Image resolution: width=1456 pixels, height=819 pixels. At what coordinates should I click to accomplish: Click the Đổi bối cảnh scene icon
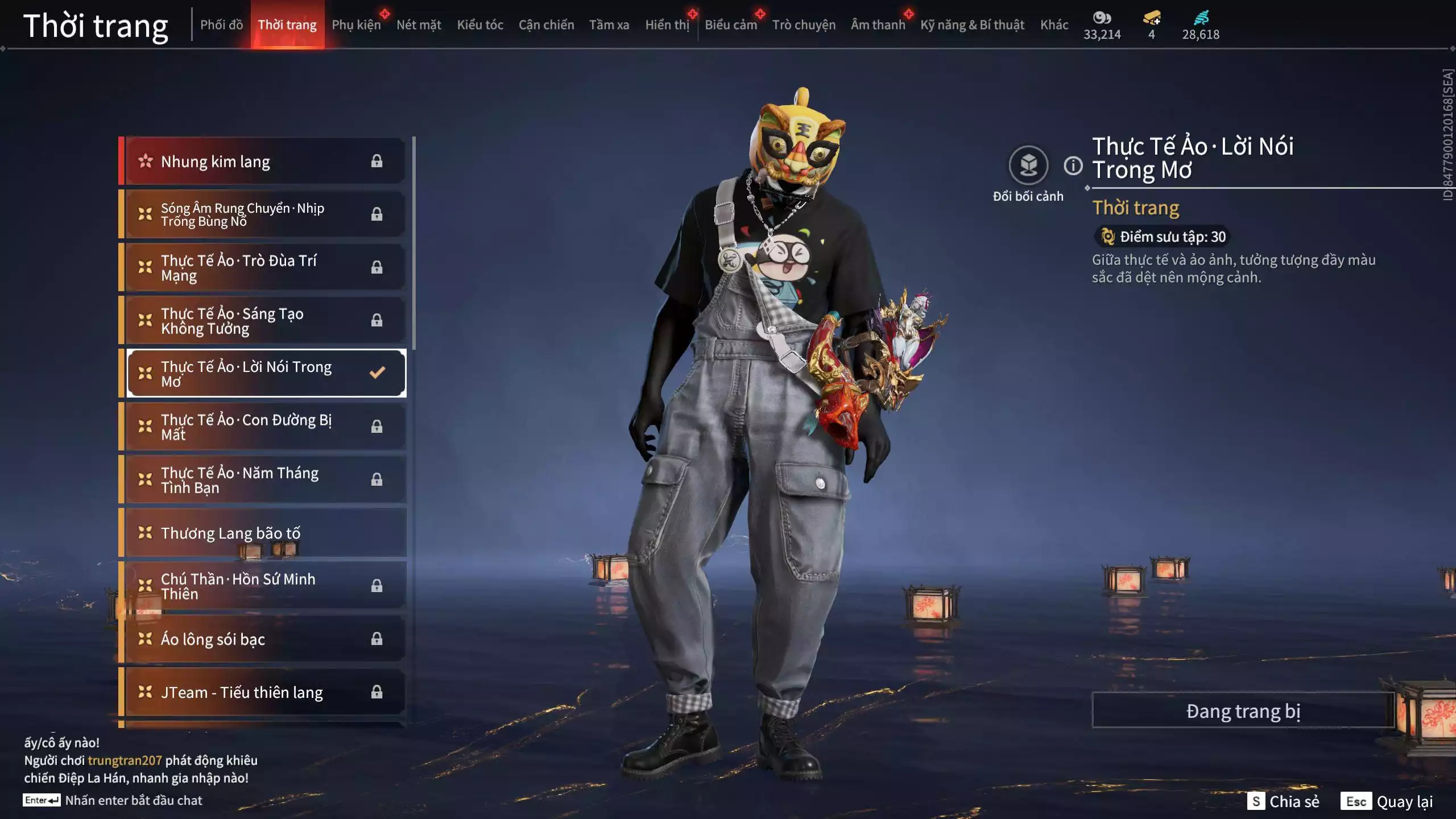click(1028, 166)
